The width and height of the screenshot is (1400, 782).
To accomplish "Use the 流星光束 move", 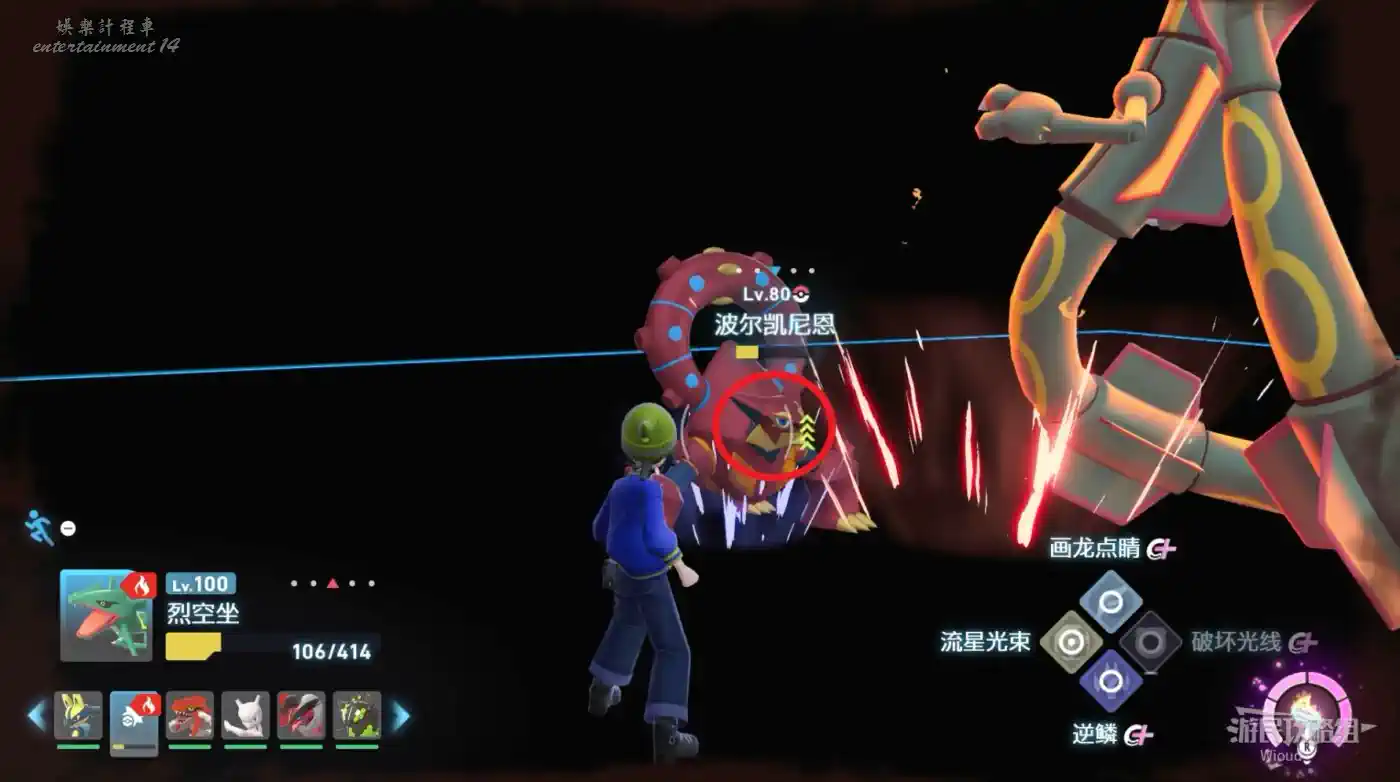I will click(1071, 641).
